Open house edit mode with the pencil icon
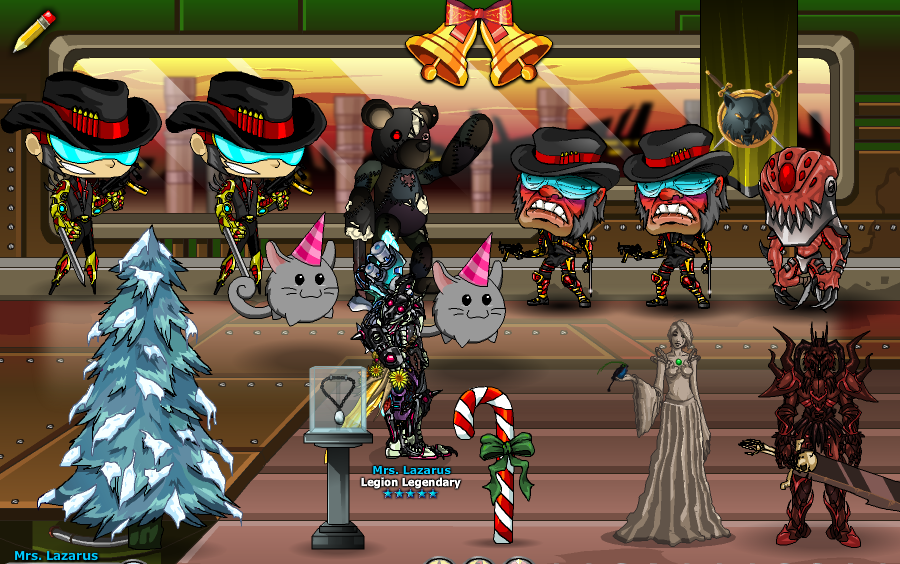 click(x=33, y=30)
